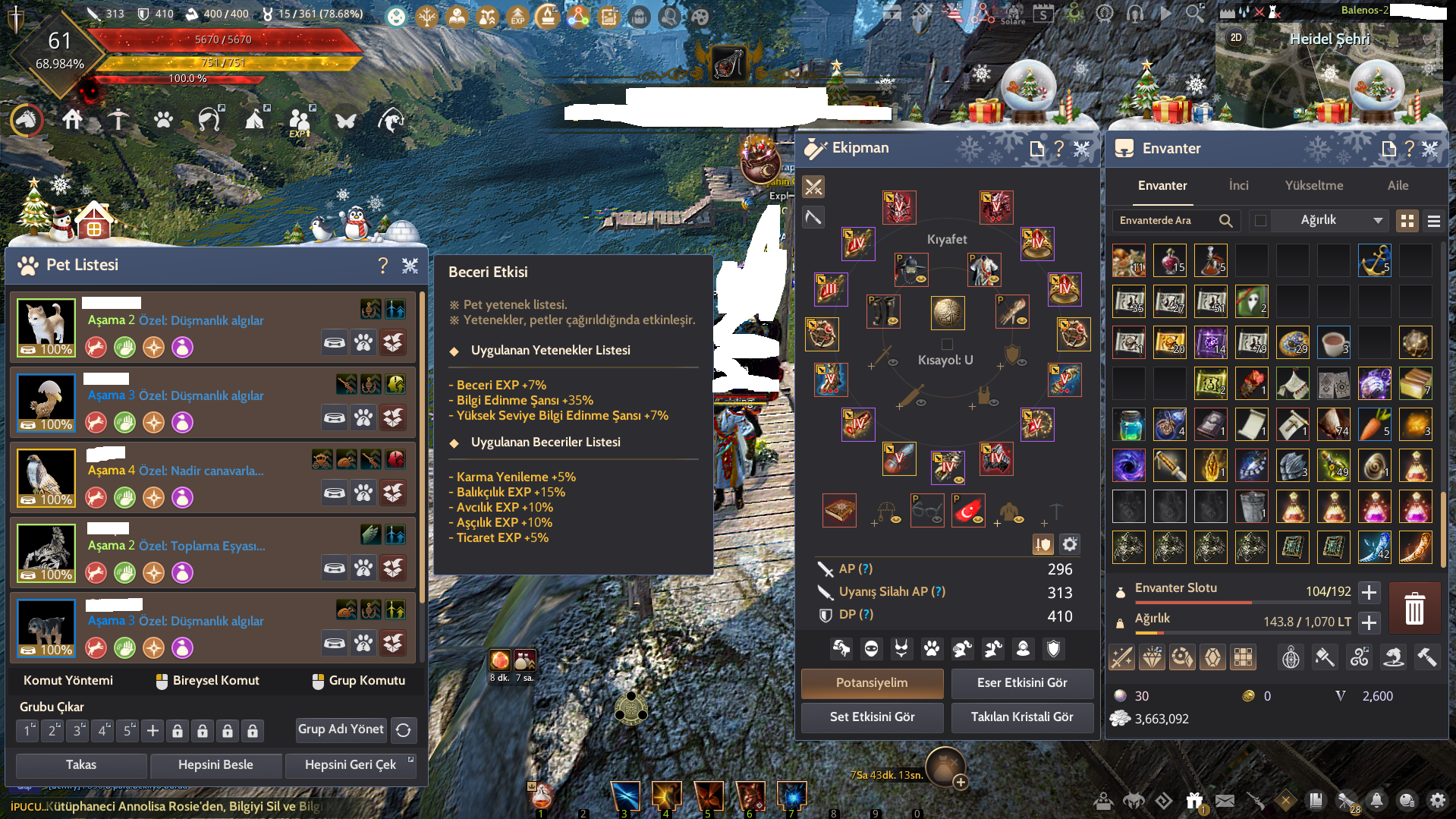Recall all pets with Hepsini Geri Çek

[351, 764]
